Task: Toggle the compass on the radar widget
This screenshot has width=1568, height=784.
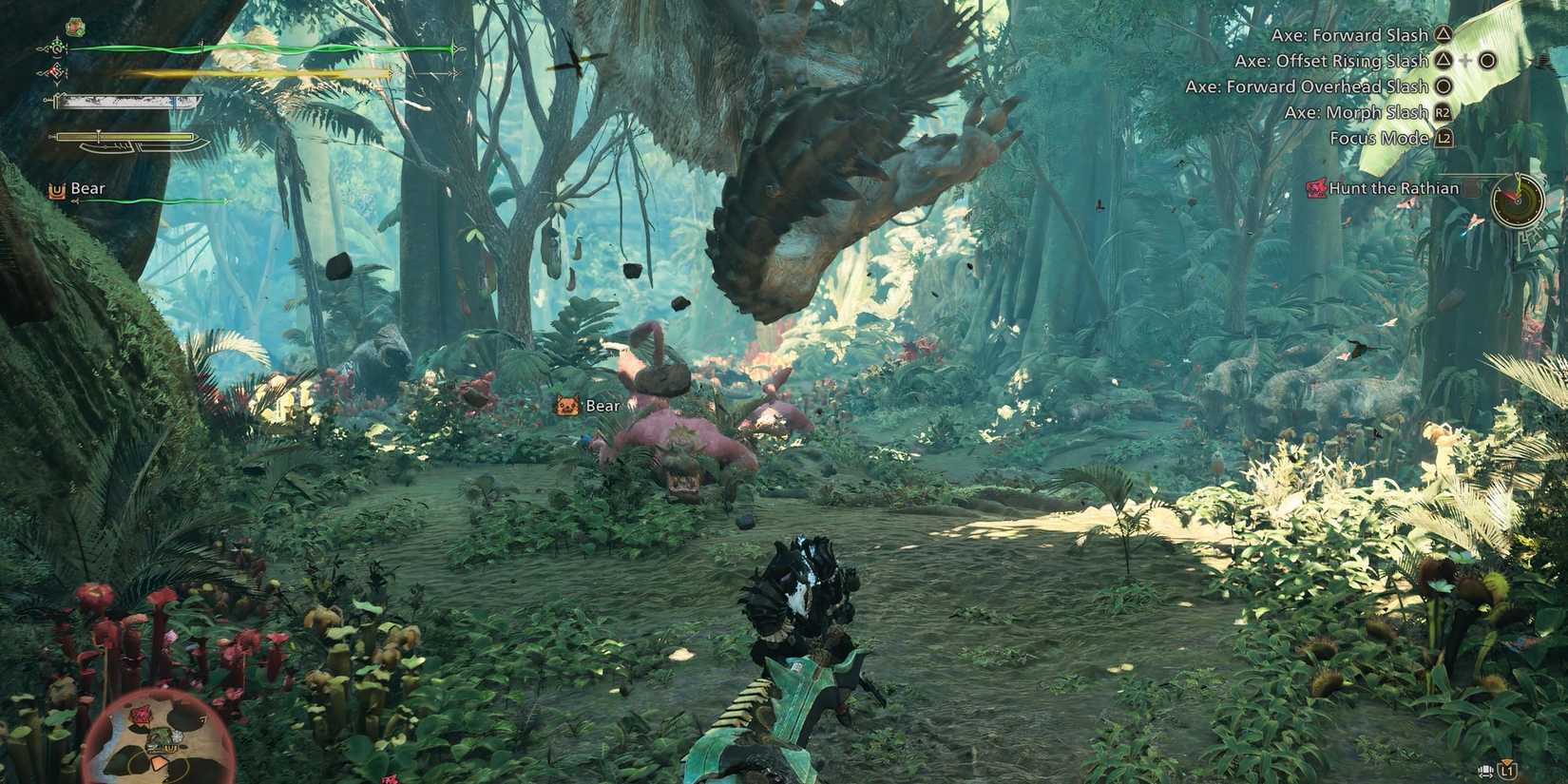Action: [1517, 201]
